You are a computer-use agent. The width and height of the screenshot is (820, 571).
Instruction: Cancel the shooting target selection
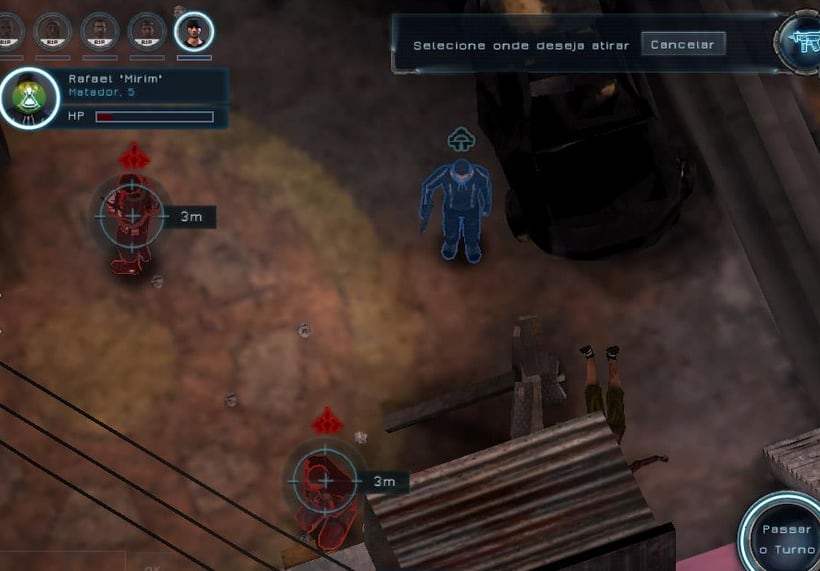(x=682, y=44)
